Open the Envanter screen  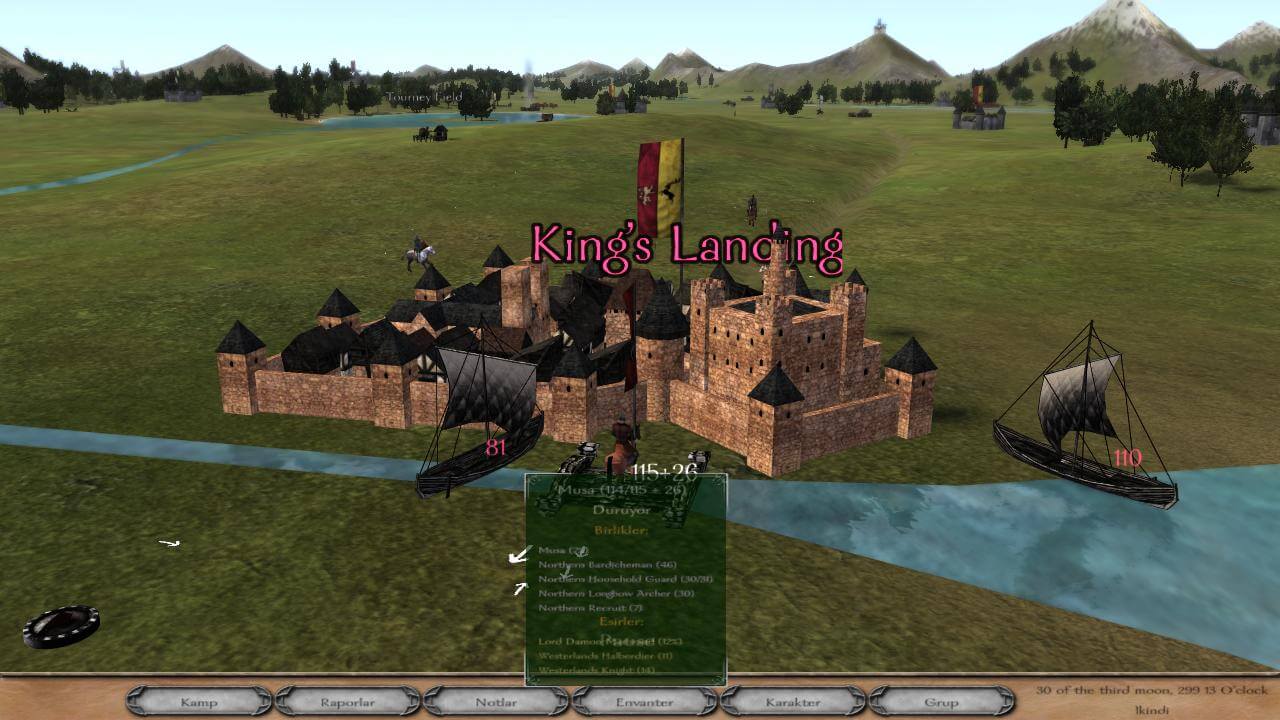click(x=641, y=703)
